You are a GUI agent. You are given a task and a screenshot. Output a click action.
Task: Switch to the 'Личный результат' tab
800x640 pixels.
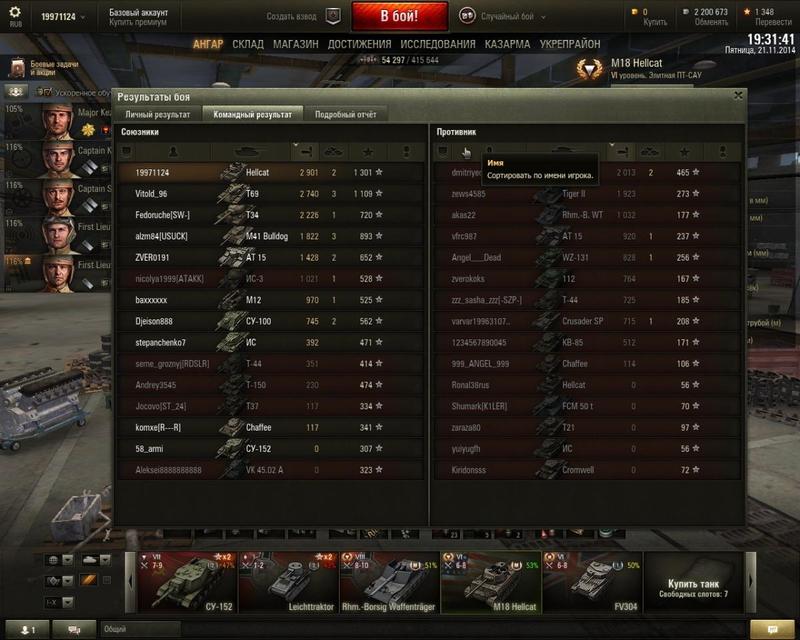click(157, 114)
